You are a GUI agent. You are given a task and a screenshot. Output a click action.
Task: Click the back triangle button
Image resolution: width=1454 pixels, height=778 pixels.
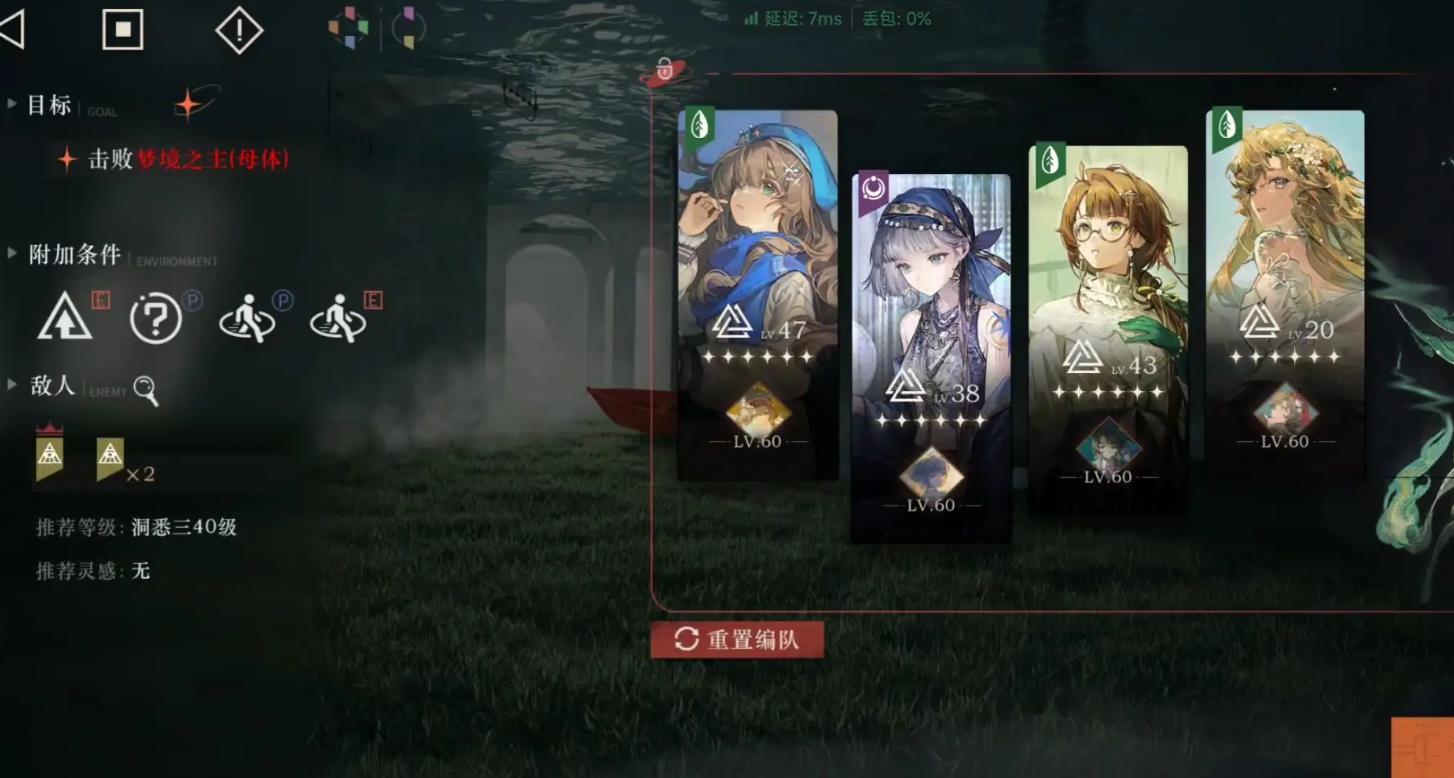pyautogui.click(x=12, y=30)
